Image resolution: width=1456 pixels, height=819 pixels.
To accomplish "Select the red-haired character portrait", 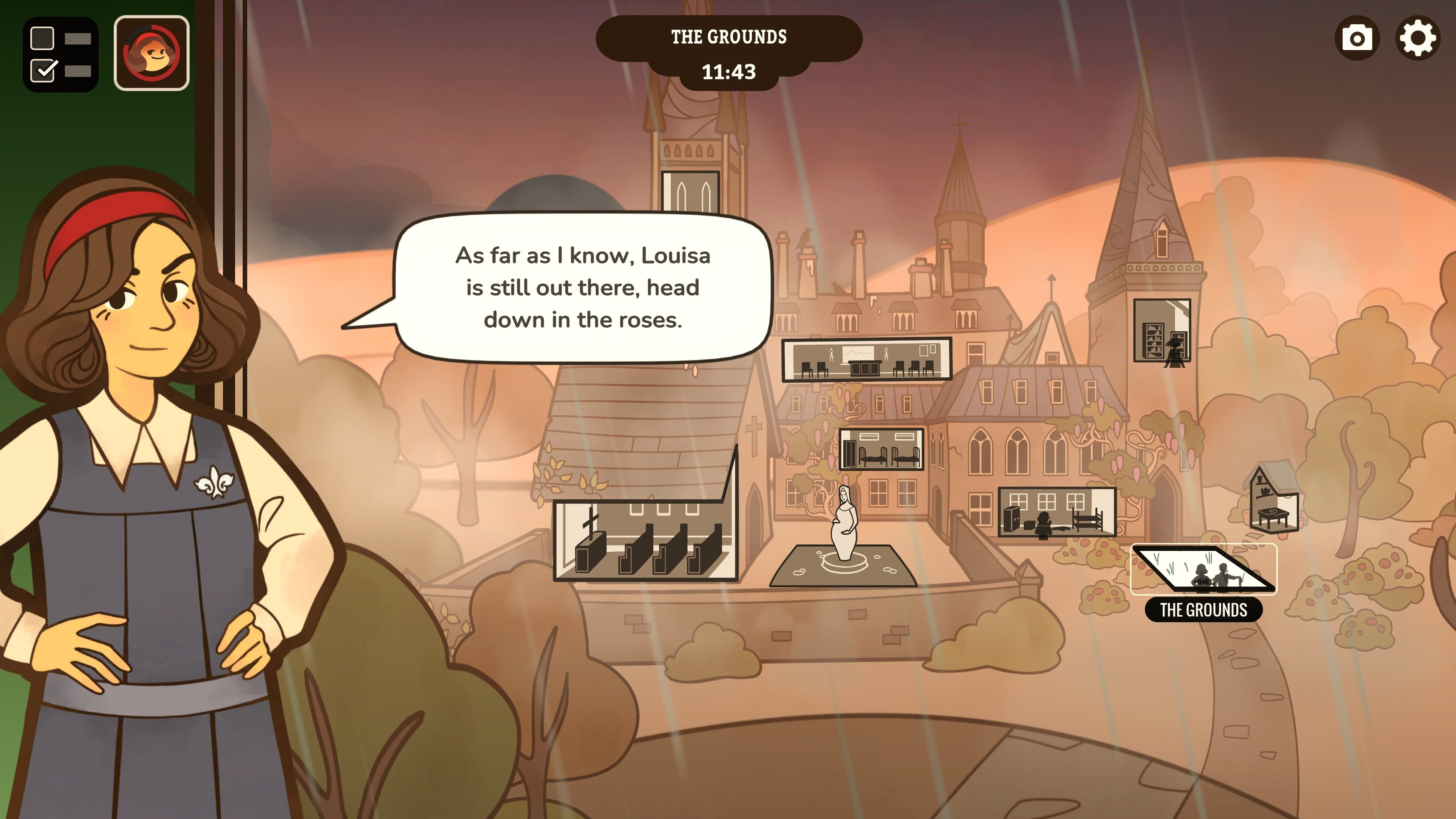I will 152,53.
